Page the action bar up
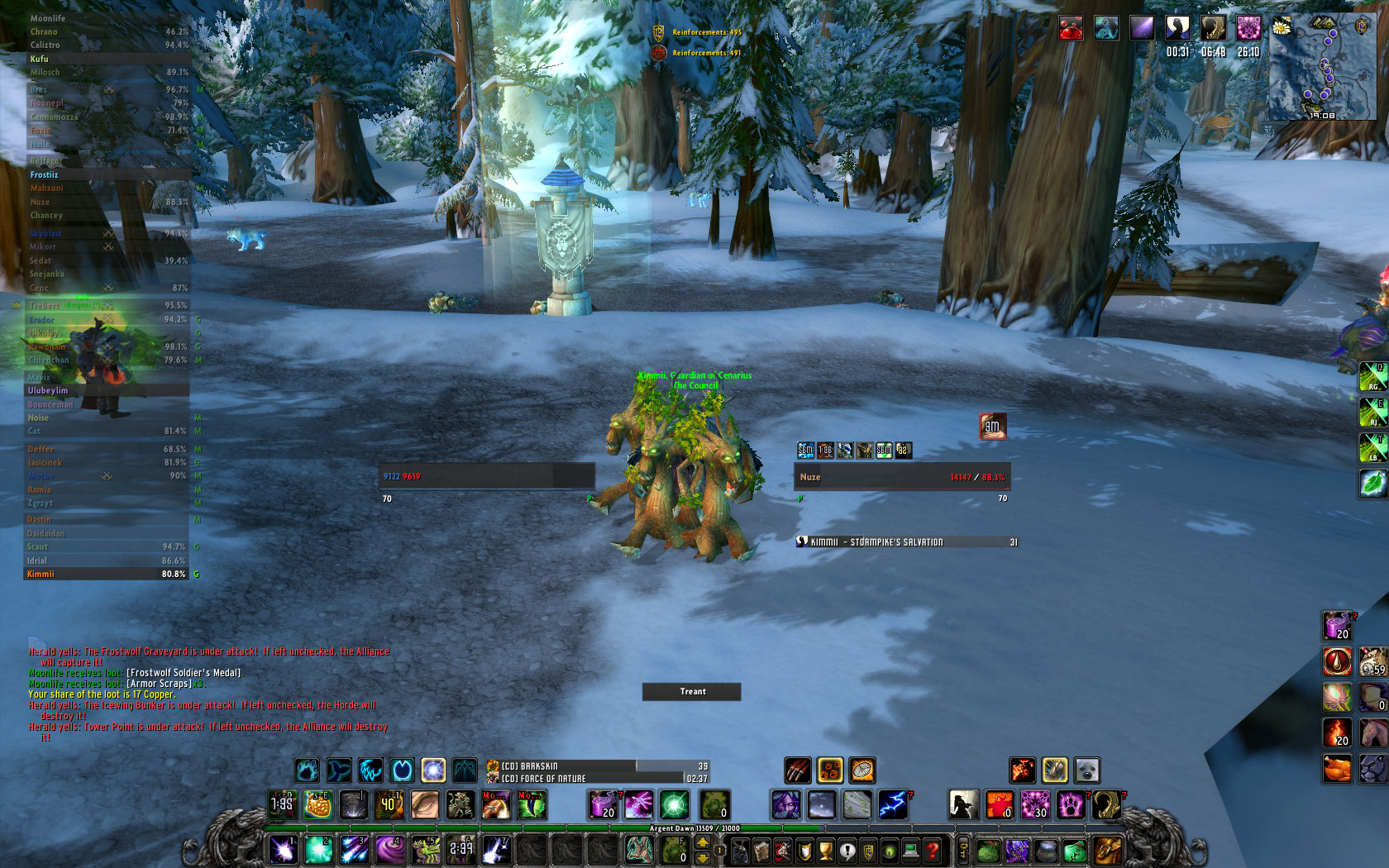 click(x=702, y=842)
